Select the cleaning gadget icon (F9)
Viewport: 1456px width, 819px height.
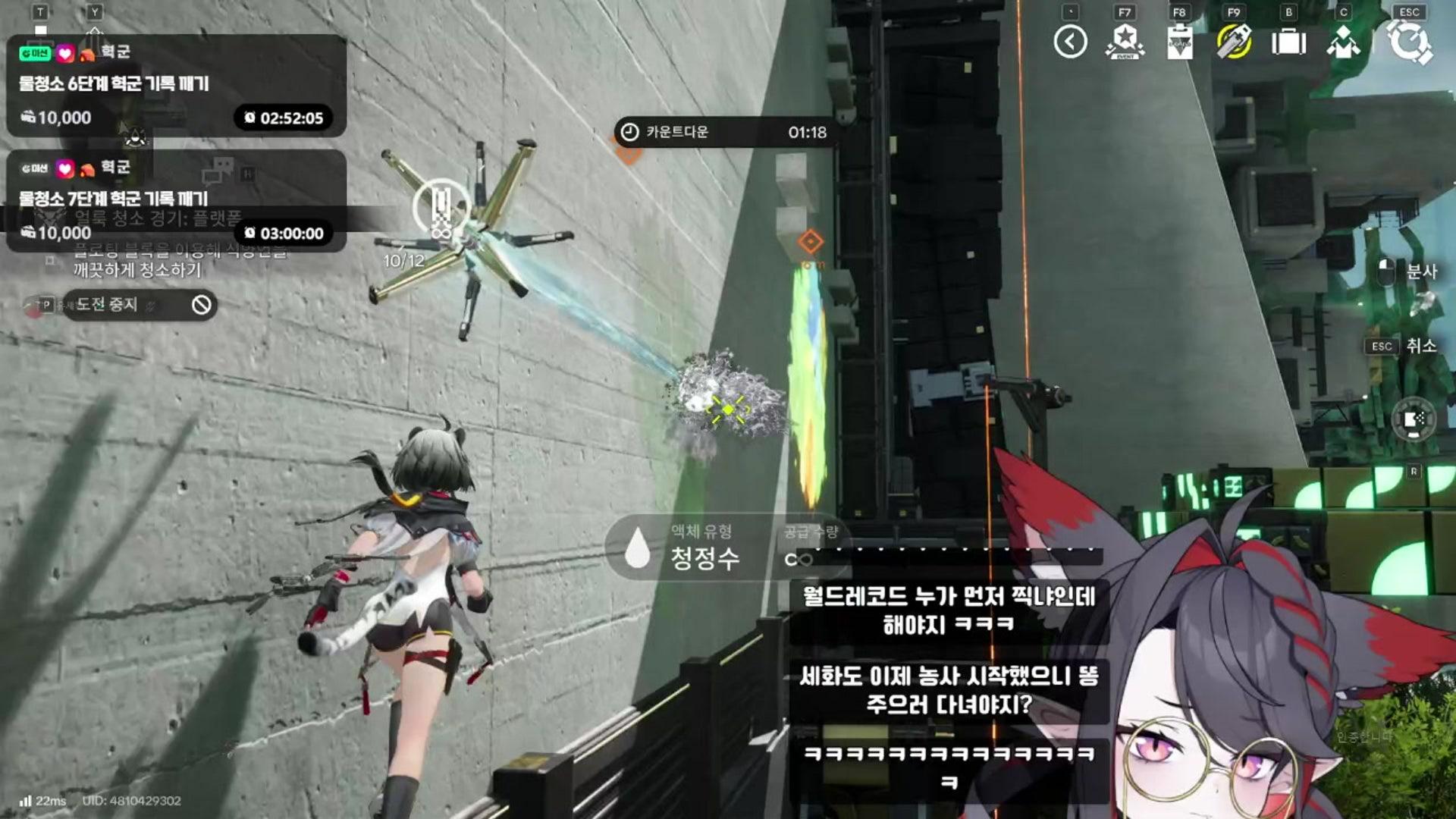[1234, 42]
